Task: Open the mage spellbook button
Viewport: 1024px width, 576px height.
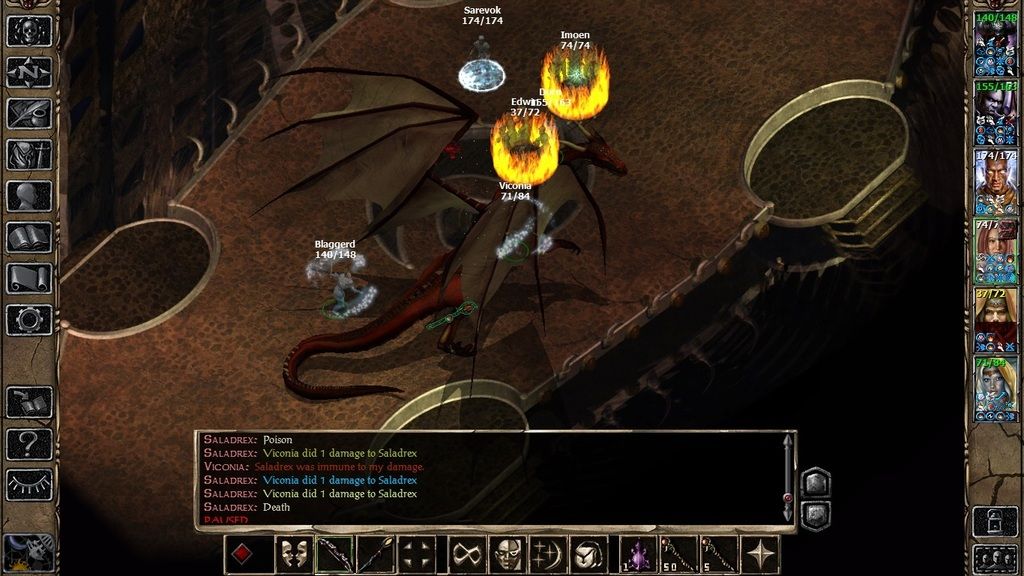Action: (x=29, y=237)
